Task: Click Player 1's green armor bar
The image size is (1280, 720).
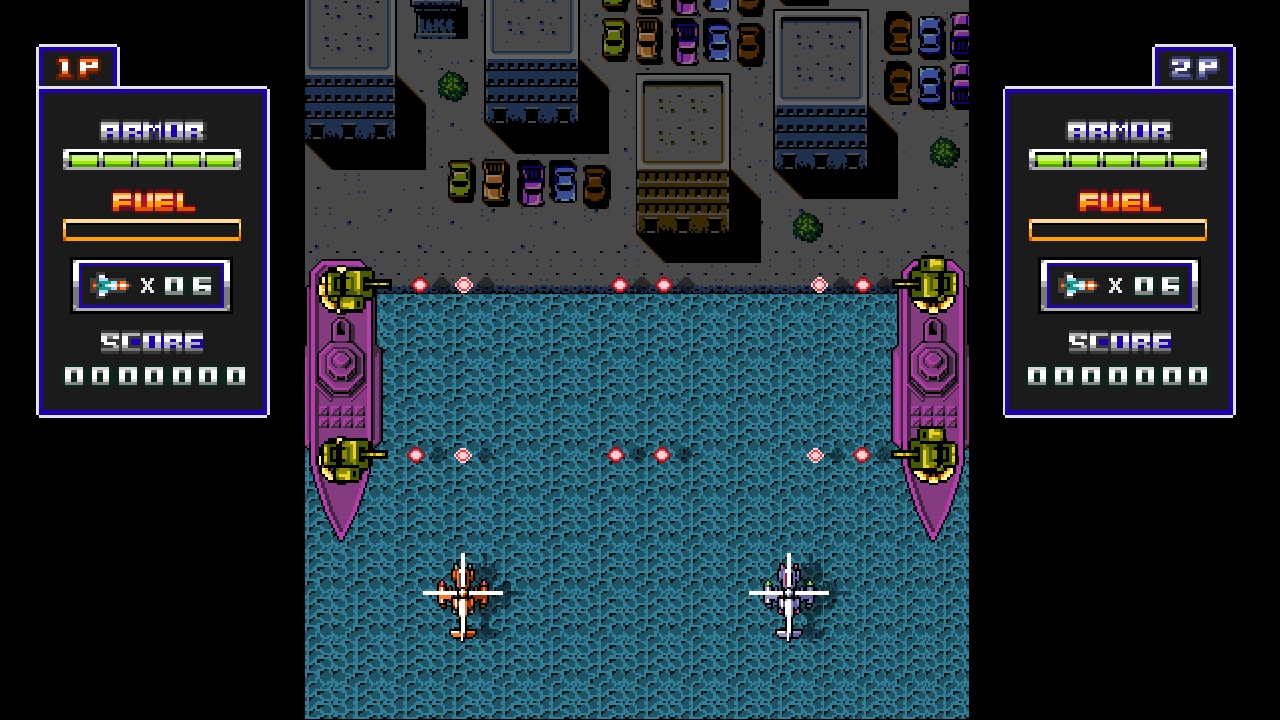Action: (x=152, y=157)
